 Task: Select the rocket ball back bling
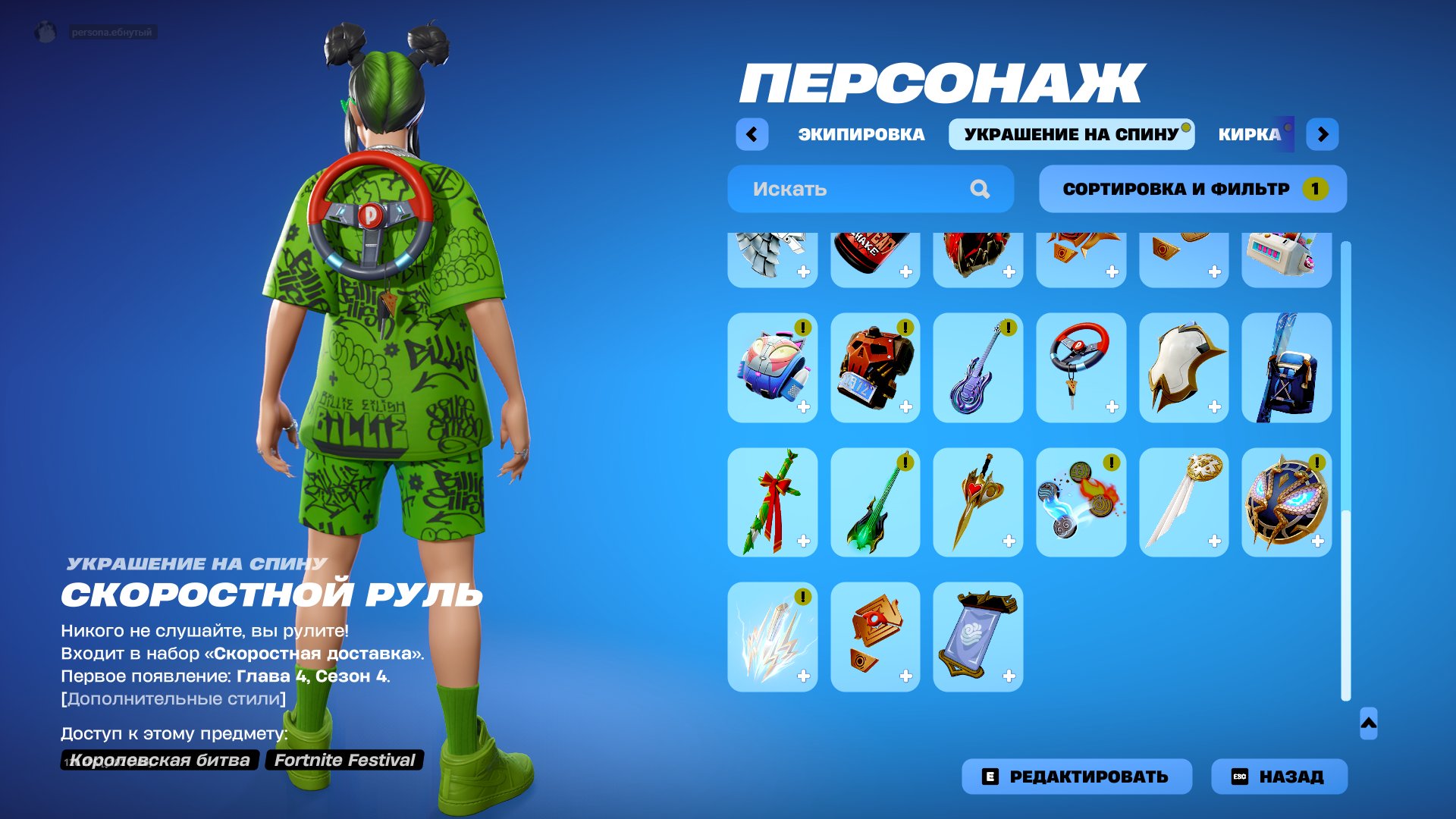771,368
